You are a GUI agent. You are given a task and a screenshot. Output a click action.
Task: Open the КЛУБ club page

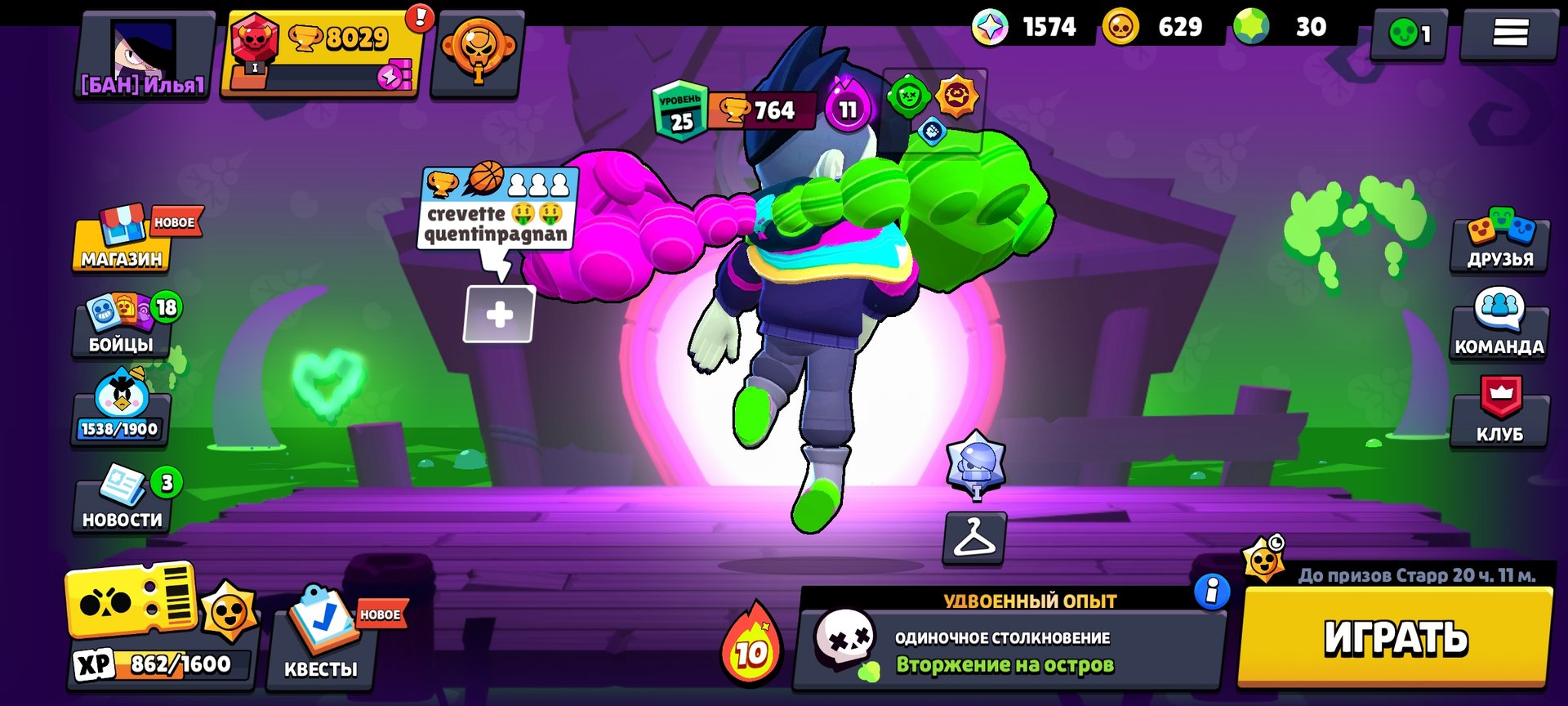1499,413
